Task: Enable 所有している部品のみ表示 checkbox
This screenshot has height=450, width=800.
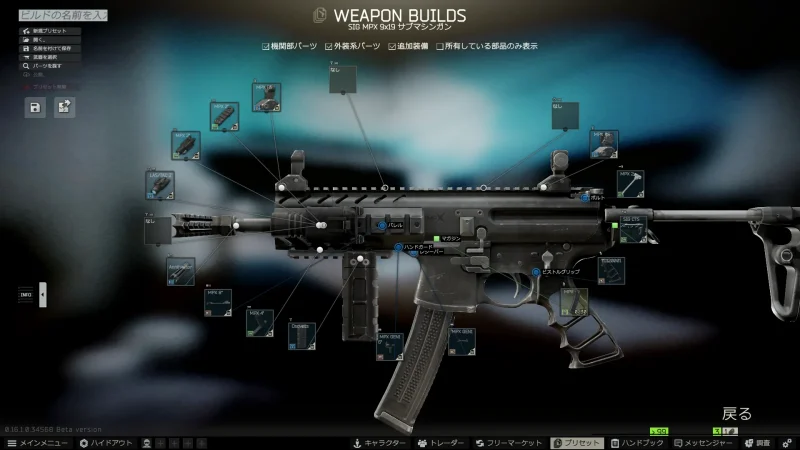Action: (x=441, y=46)
